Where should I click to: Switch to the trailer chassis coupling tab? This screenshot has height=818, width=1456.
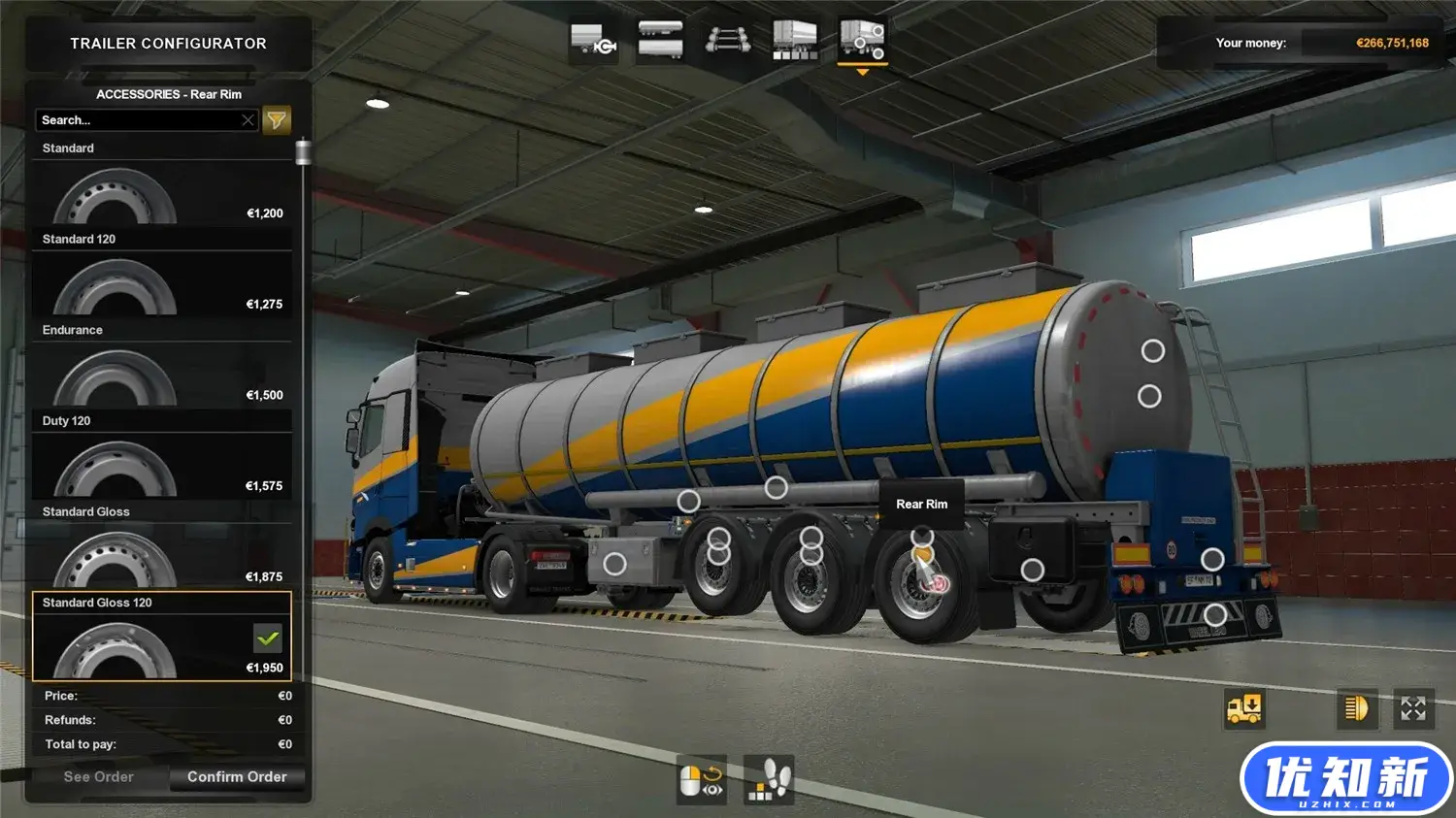point(594,41)
